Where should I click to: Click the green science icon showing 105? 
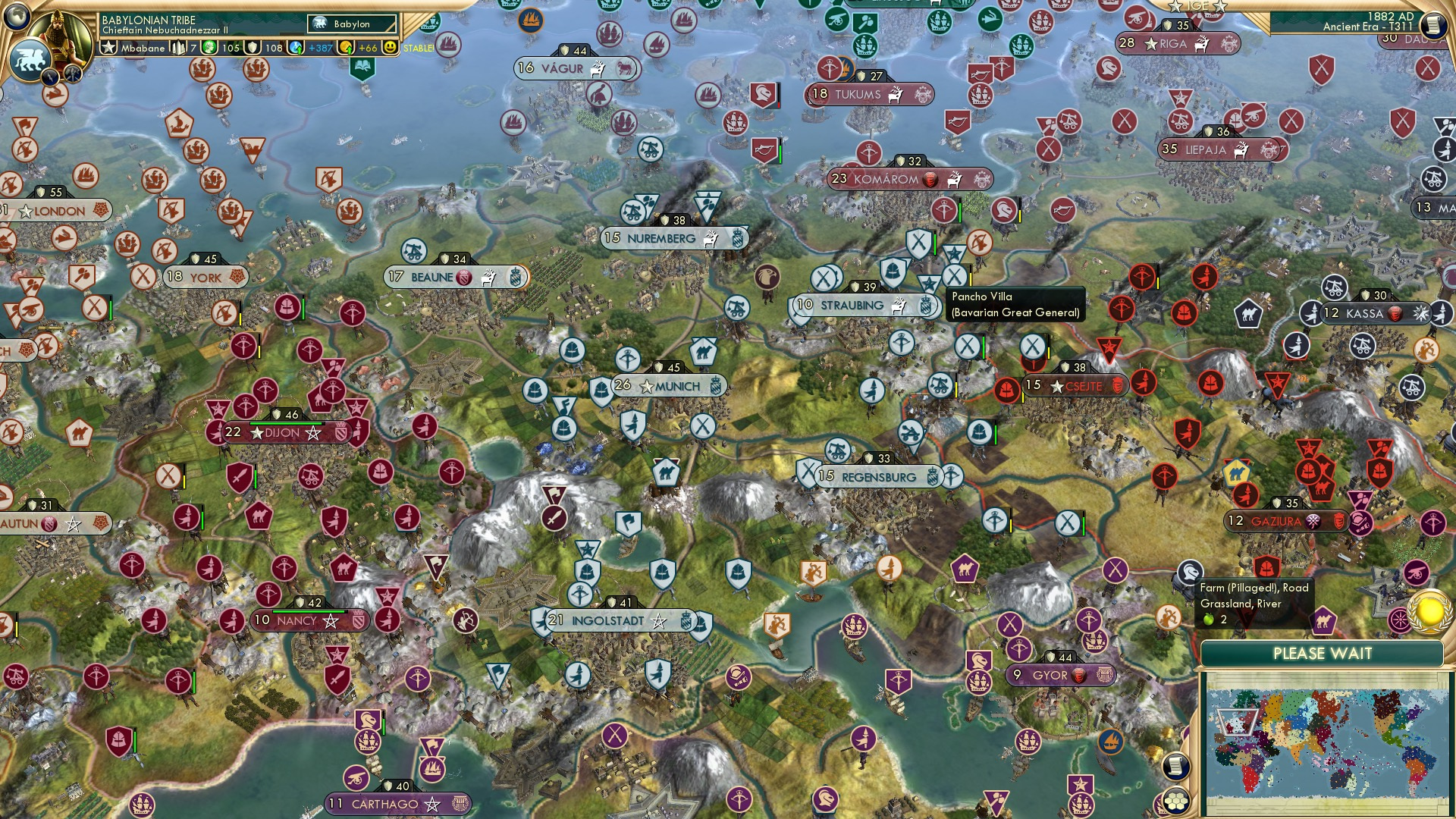tap(210, 47)
